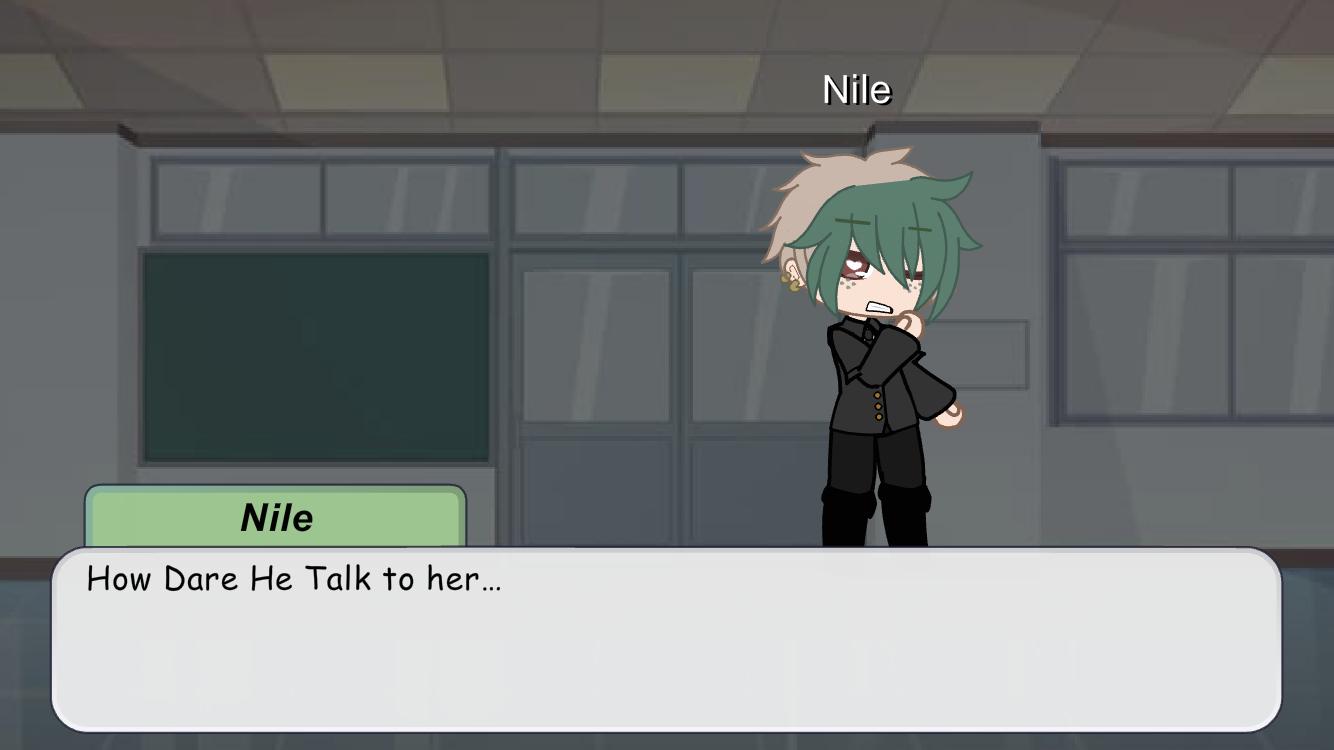Click the line 'How Dare He Talk to her…'
Image resolution: width=1334 pixels, height=750 pixels.
click(x=295, y=578)
